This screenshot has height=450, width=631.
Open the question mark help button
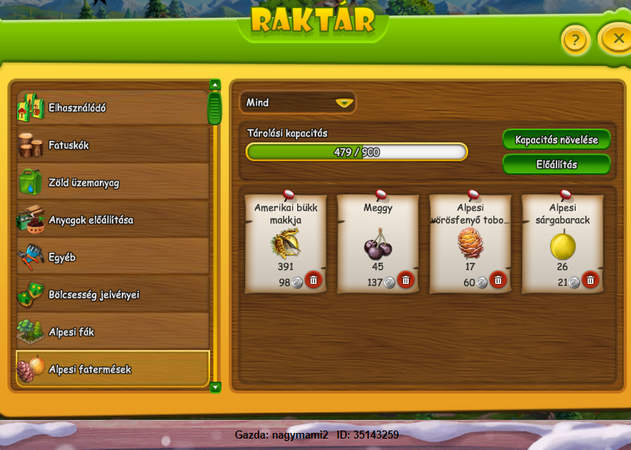pyautogui.click(x=574, y=41)
